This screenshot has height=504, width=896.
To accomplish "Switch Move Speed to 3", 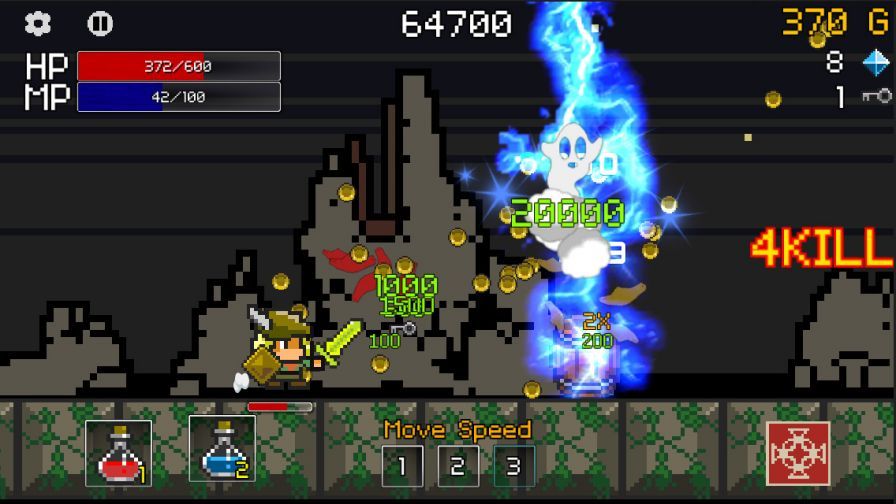I will pos(514,466).
